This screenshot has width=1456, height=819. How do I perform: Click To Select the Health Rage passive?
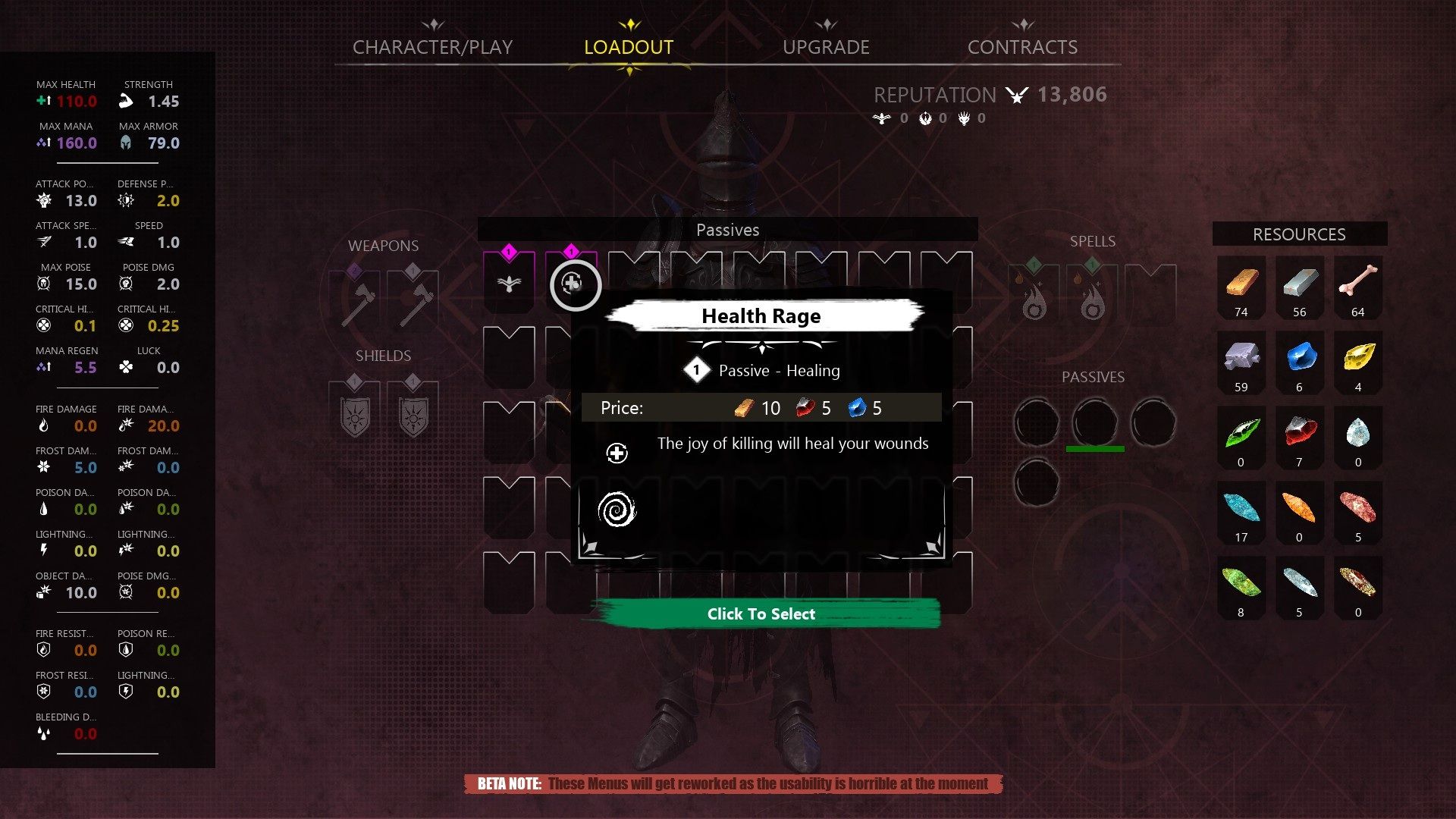(761, 613)
